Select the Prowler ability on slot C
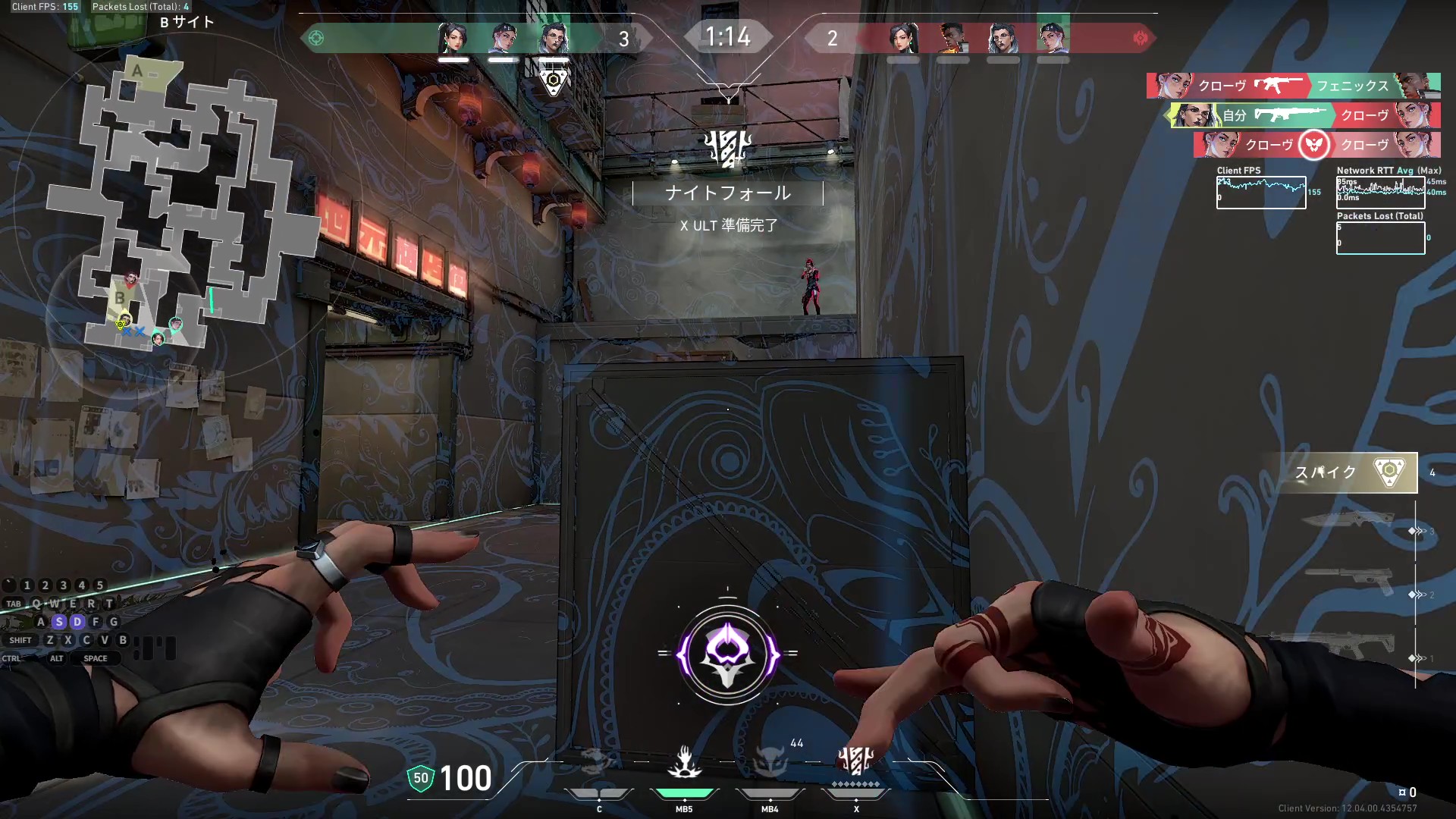The height and width of the screenshot is (819, 1456). pyautogui.click(x=598, y=761)
